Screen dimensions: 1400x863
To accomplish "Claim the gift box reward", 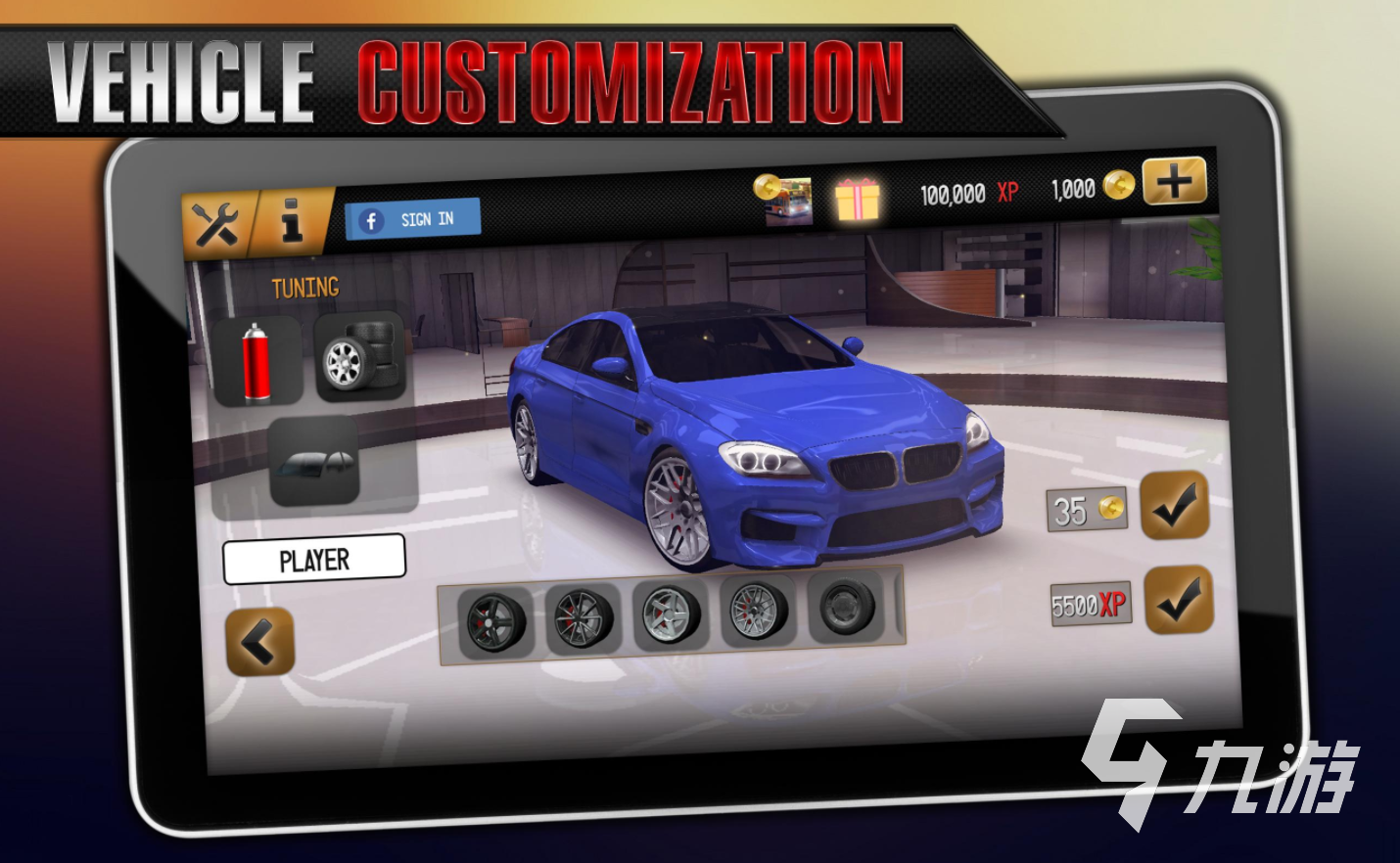I will pyautogui.click(x=857, y=199).
